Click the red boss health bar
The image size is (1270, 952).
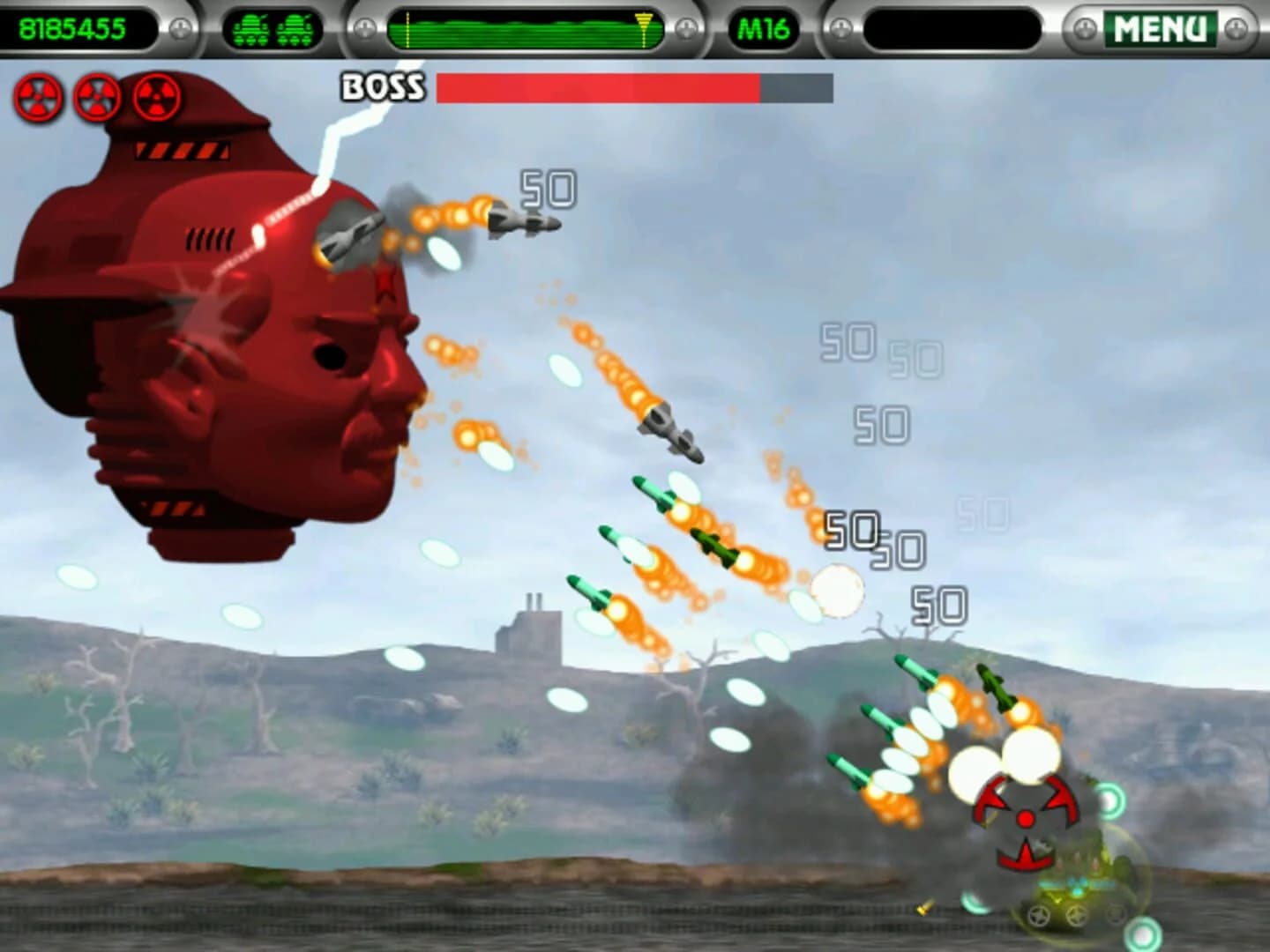(x=600, y=86)
